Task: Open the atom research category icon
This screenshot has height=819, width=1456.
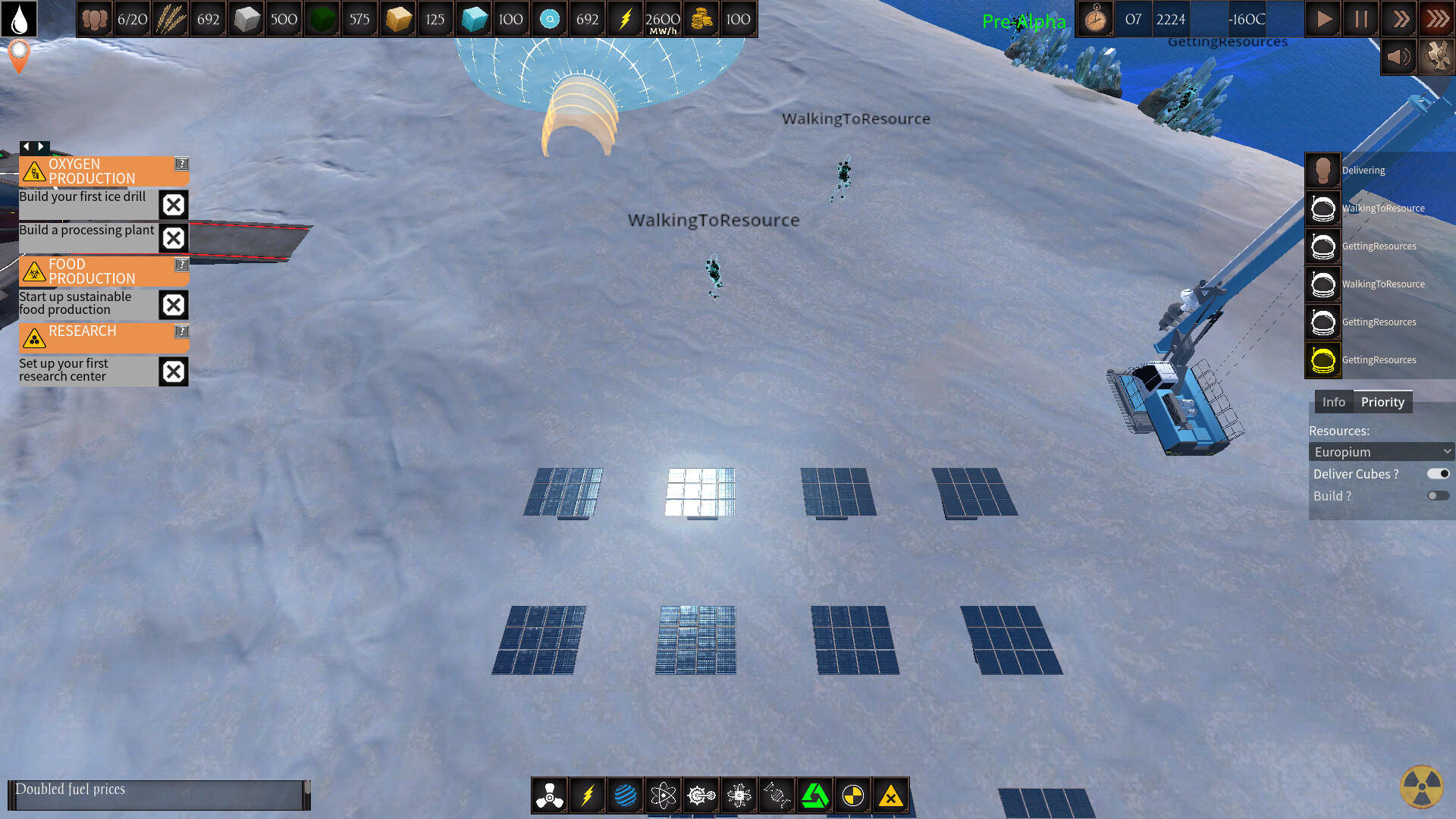Action: click(664, 795)
